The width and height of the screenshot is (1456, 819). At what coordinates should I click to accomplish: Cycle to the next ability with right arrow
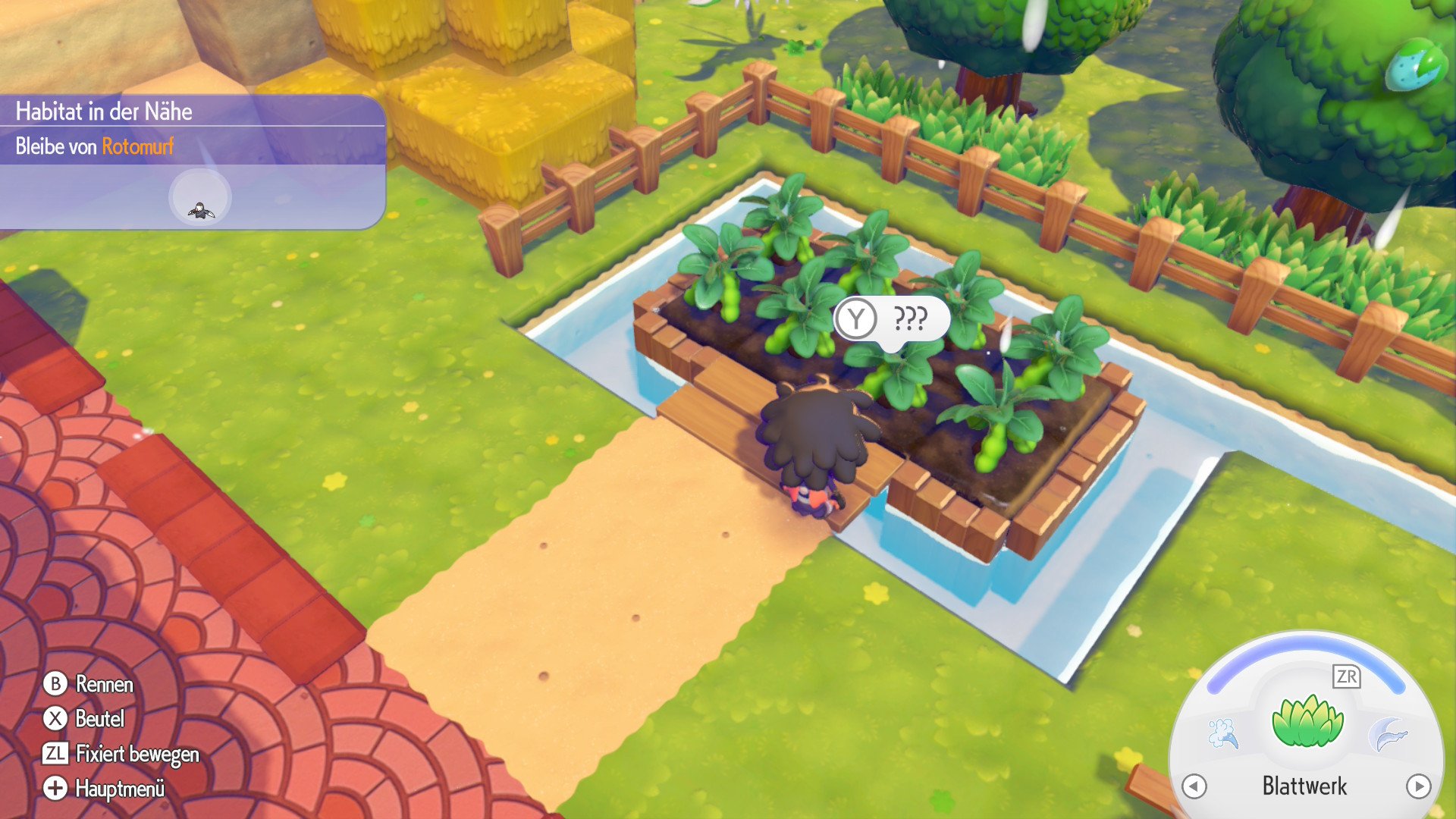tap(1418, 786)
